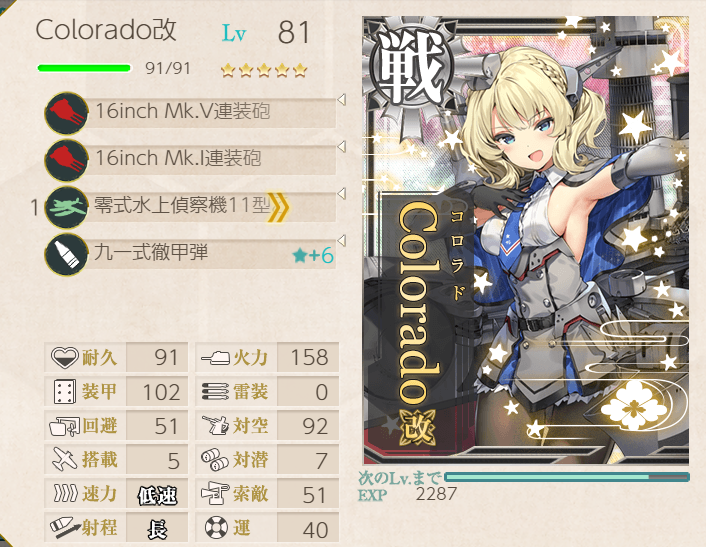Select the 16inch Mk.I連装砲 equipment slot
706x547 pixels.
click(190, 158)
